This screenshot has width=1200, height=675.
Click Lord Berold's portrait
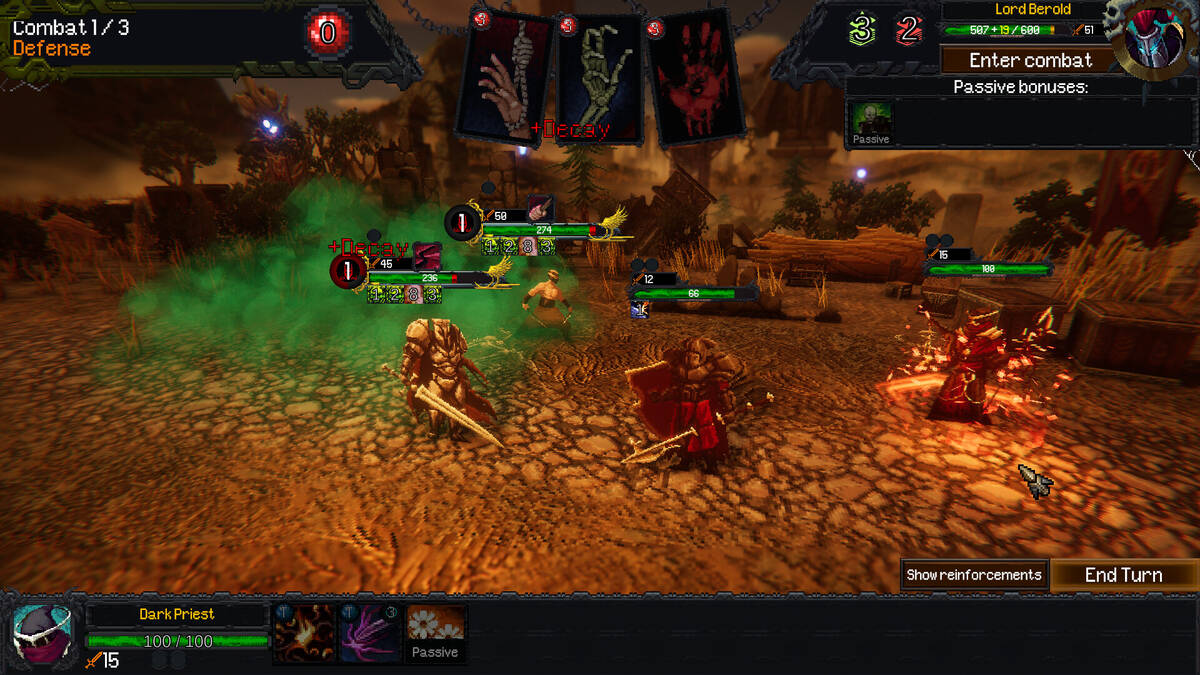coord(1151,38)
